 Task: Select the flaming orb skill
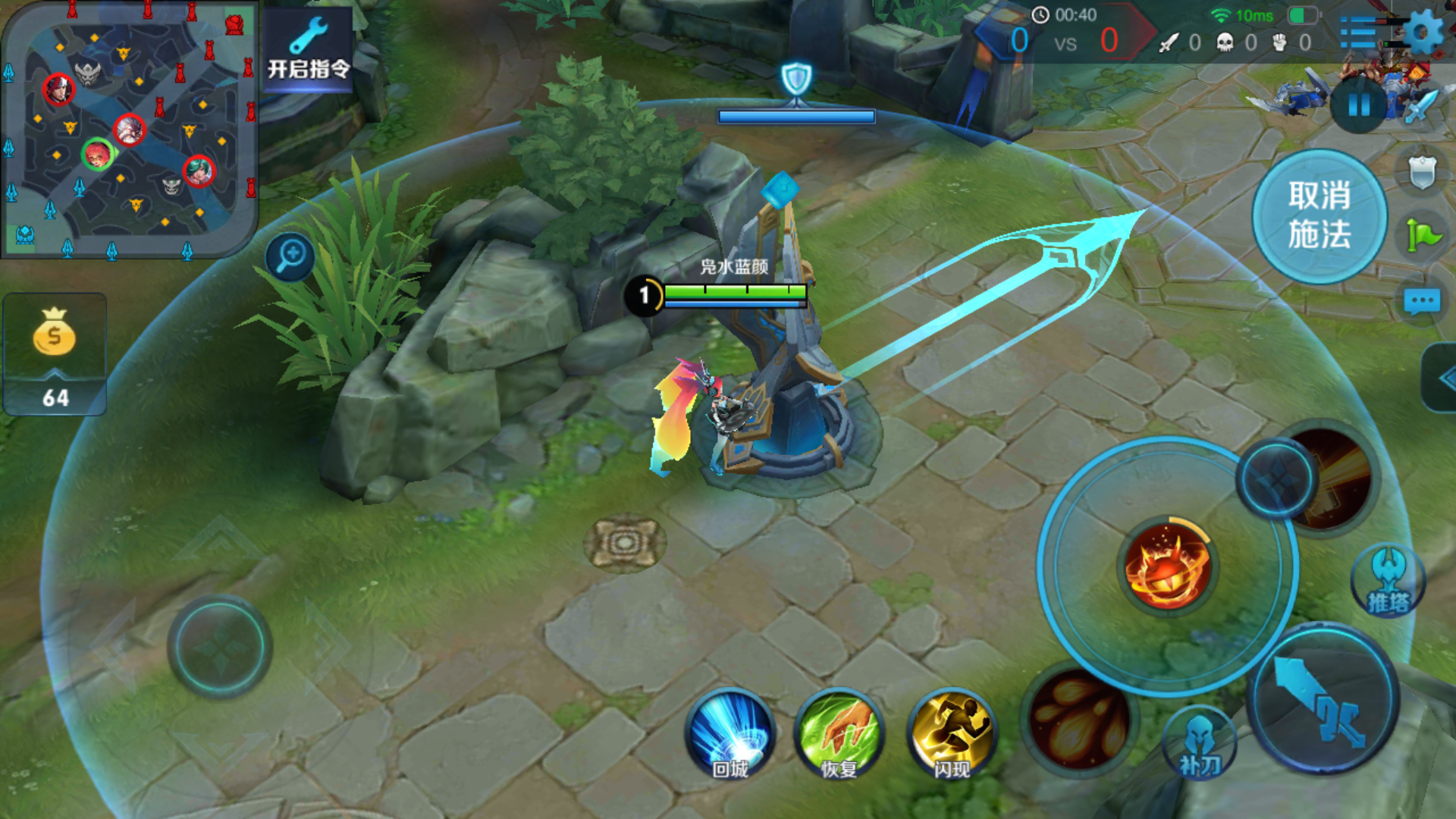(x=1167, y=566)
